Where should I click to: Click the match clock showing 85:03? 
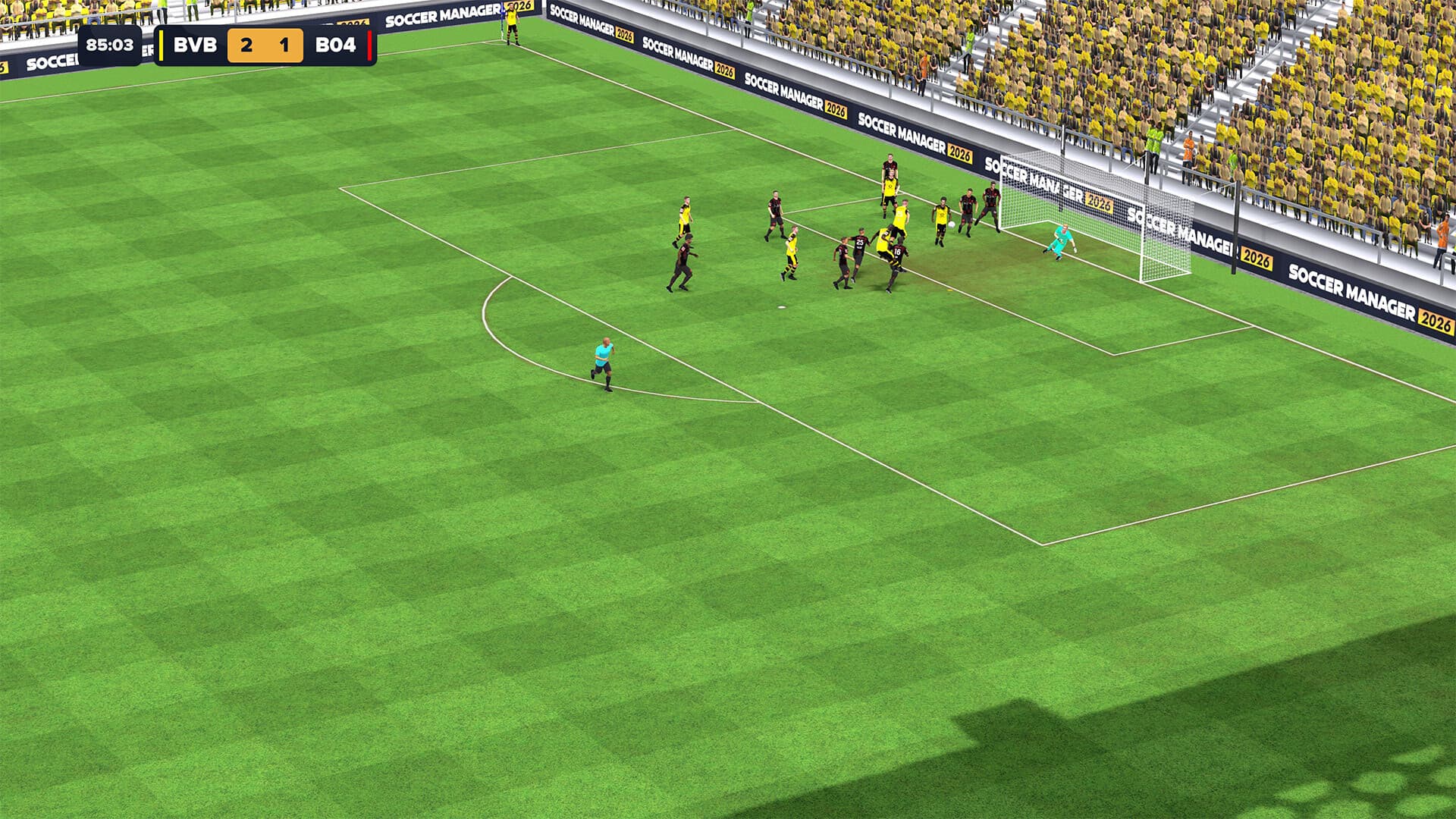[x=110, y=45]
